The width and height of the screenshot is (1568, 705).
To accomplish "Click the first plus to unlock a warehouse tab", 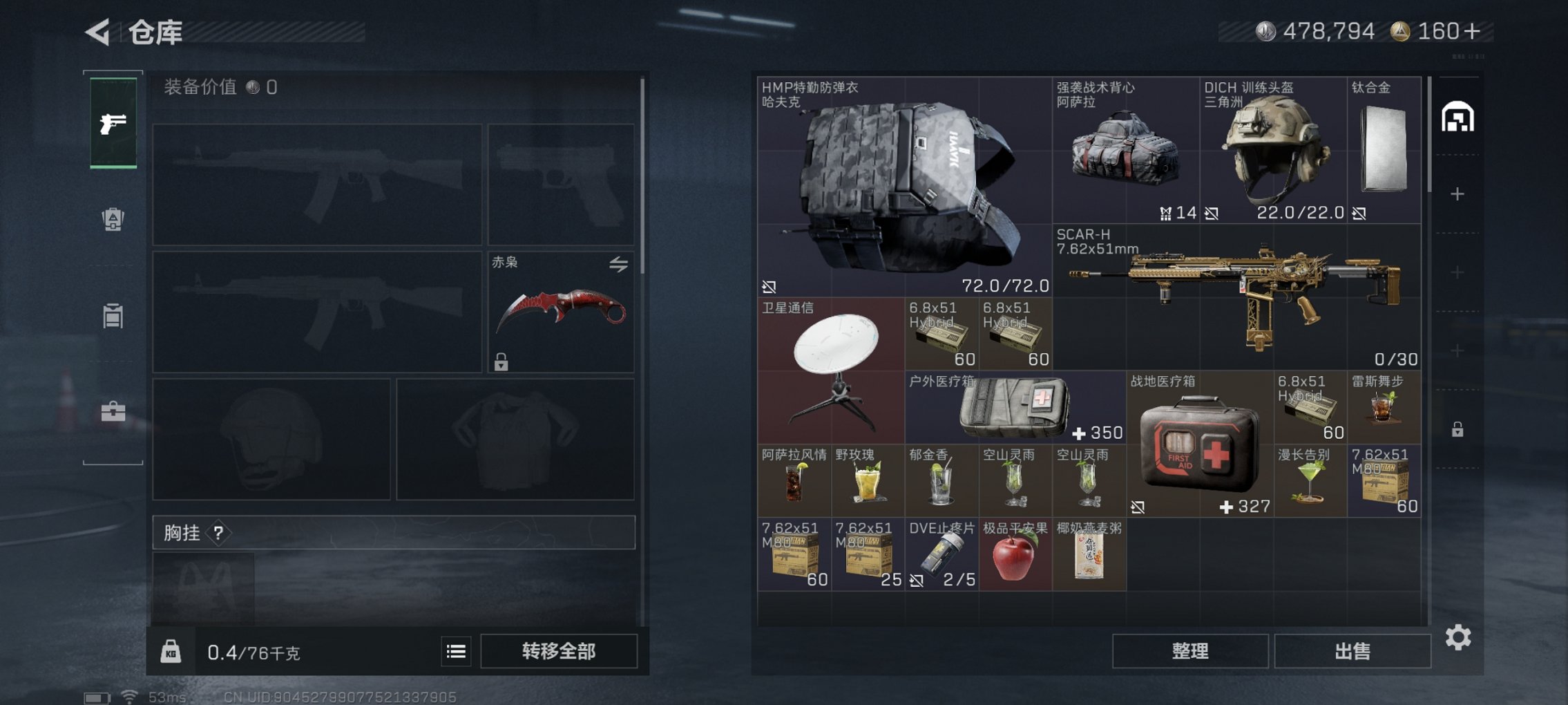I will pyautogui.click(x=1457, y=194).
